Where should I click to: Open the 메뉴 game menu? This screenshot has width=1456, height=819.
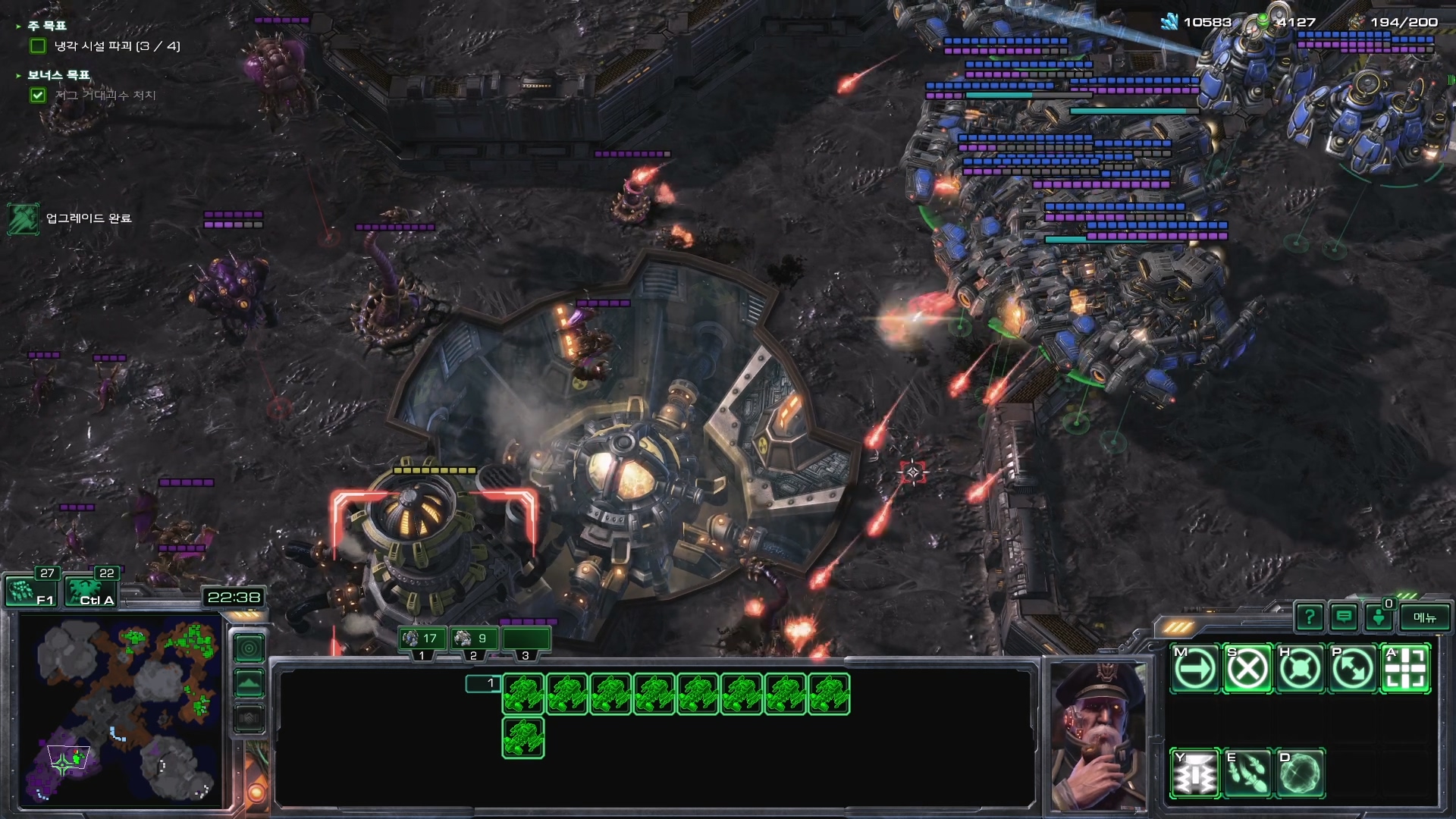1424,618
